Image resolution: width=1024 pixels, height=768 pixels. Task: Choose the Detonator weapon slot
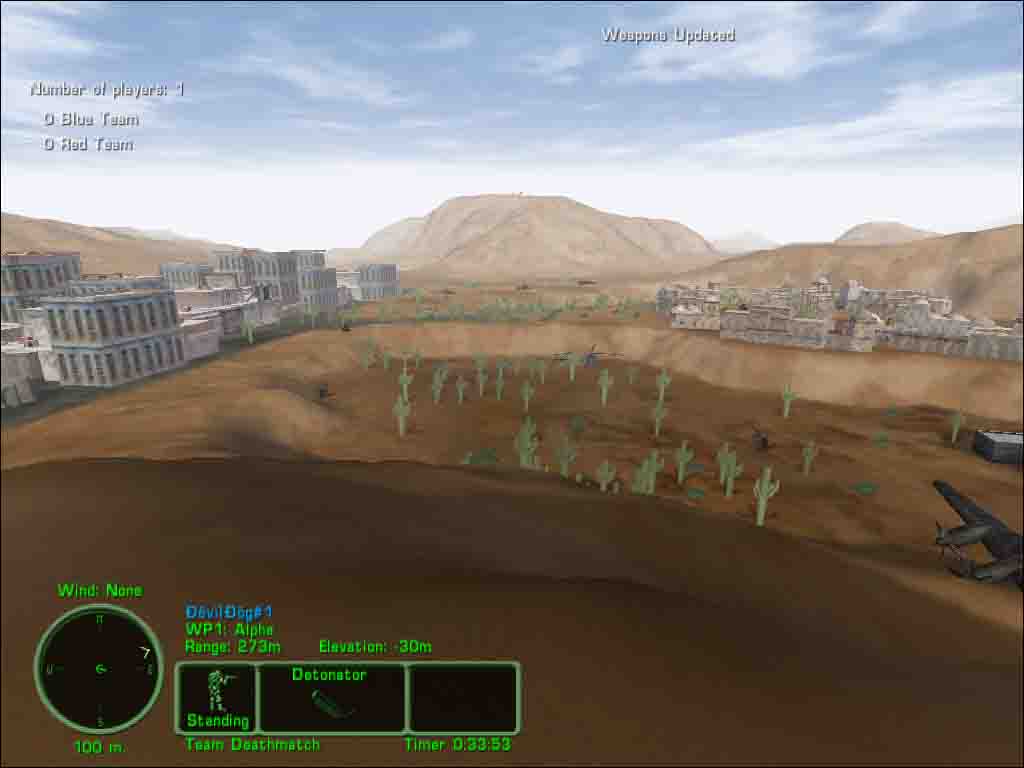pyautogui.click(x=331, y=697)
